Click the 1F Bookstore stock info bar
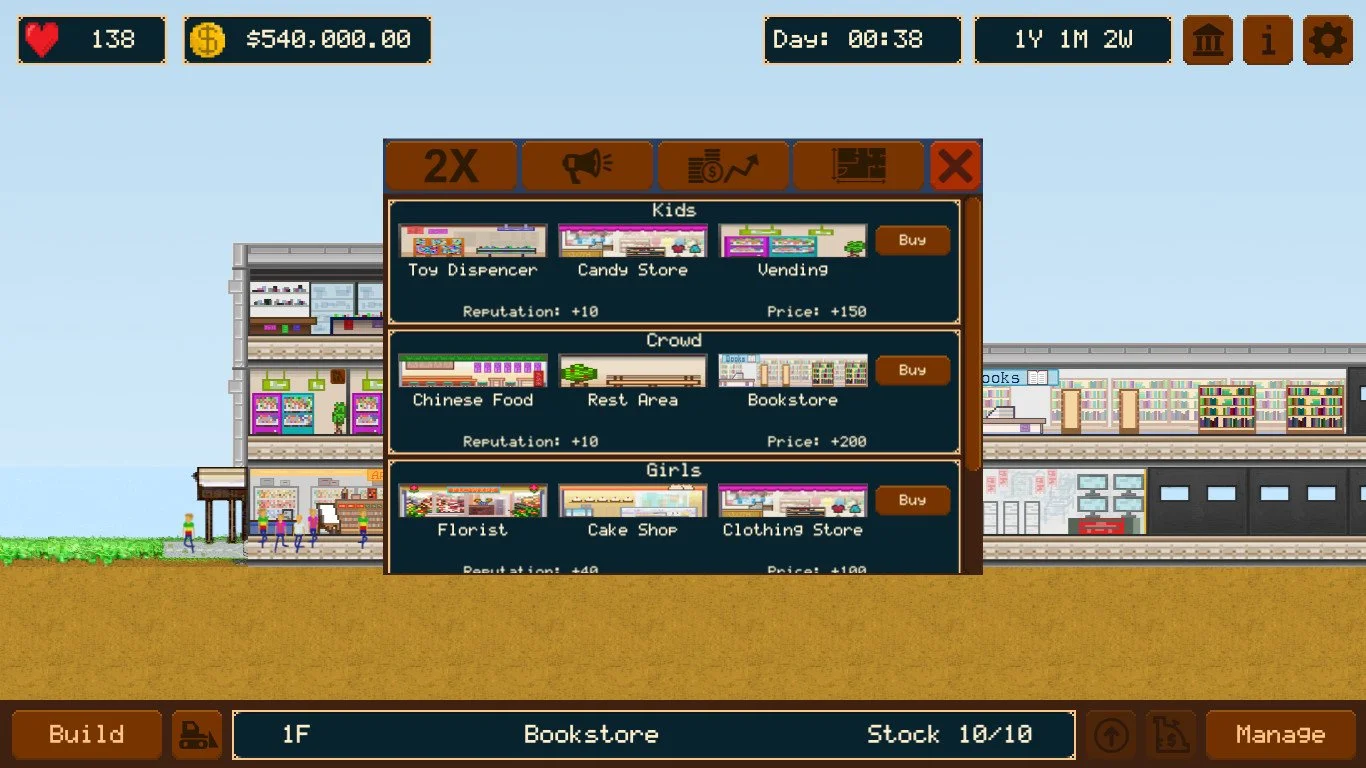 click(x=653, y=734)
